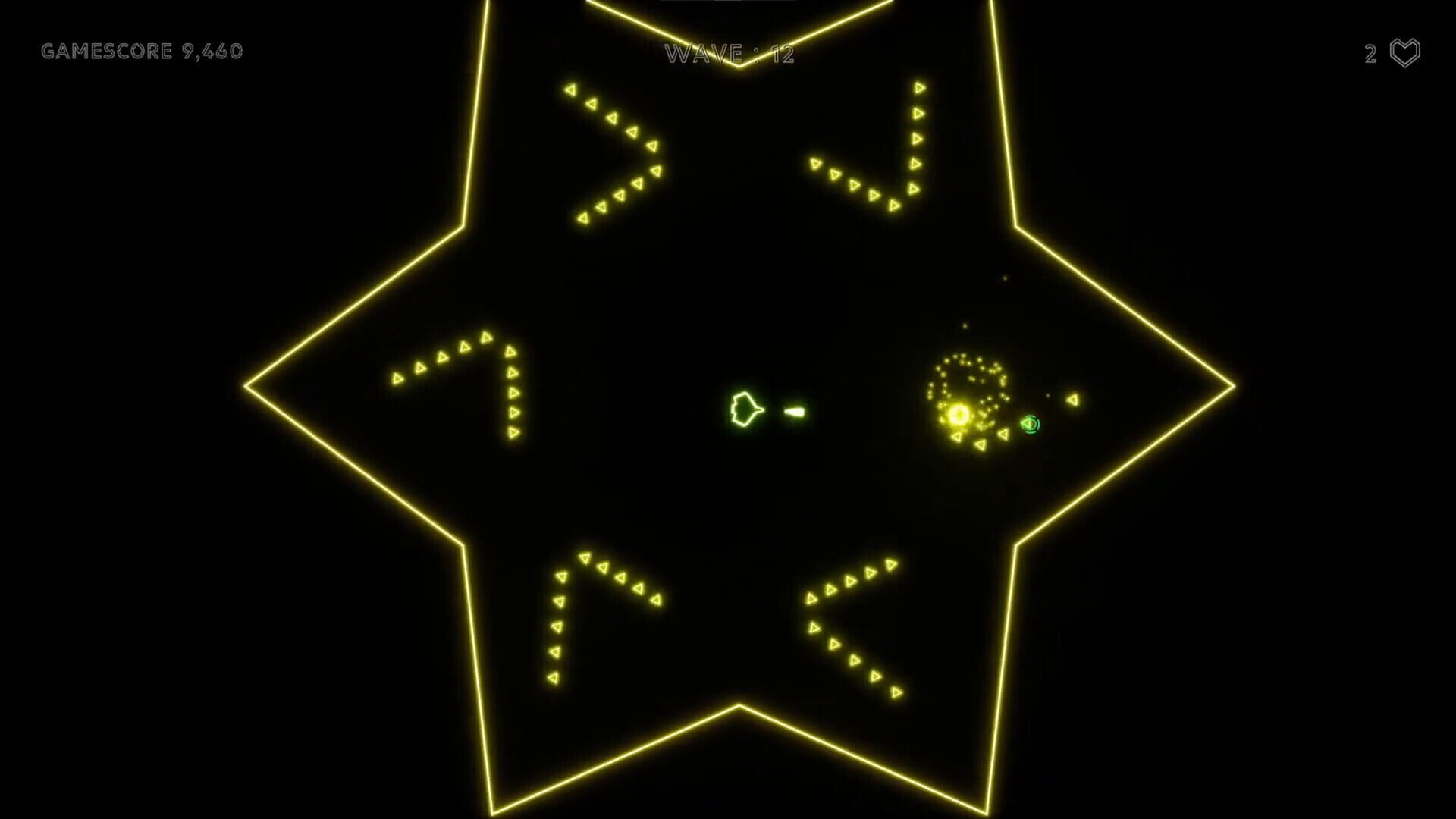The image size is (1456, 819).
Task: Click the heart-shaped lives icon
Action: pyautogui.click(x=1404, y=52)
